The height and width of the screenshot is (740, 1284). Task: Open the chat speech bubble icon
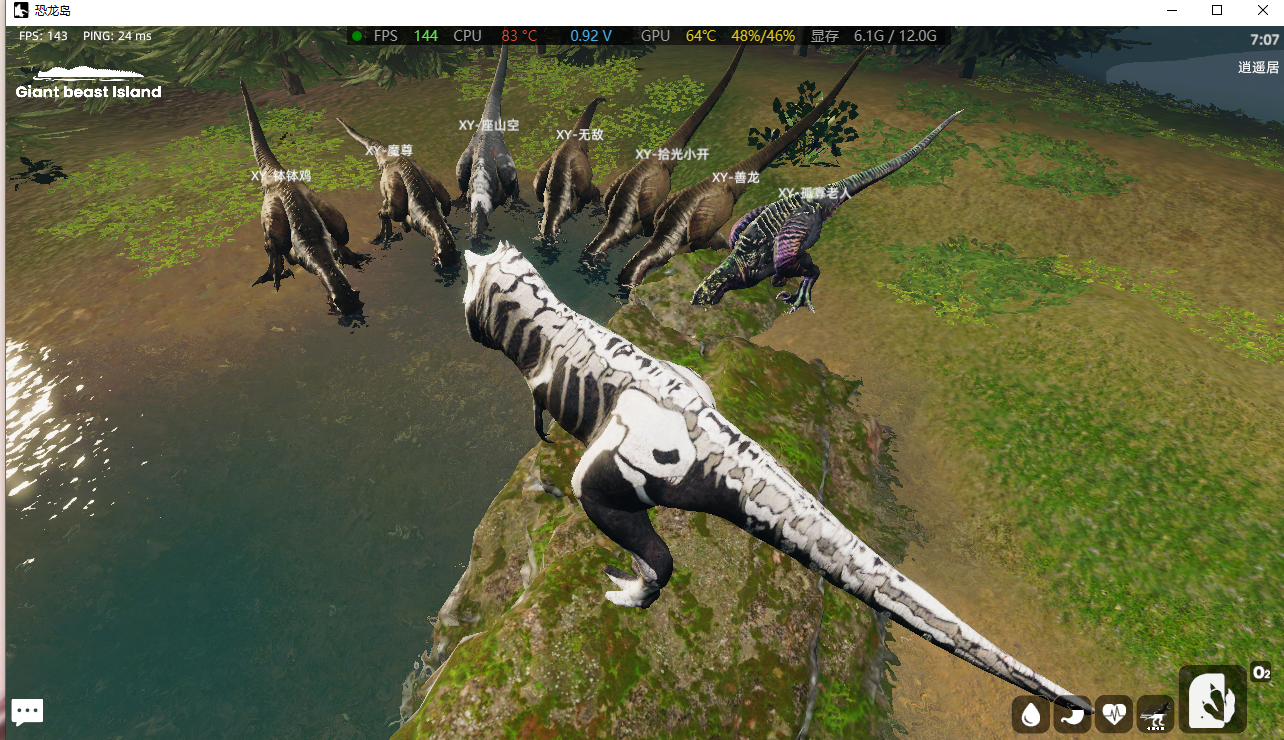click(x=27, y=712)
